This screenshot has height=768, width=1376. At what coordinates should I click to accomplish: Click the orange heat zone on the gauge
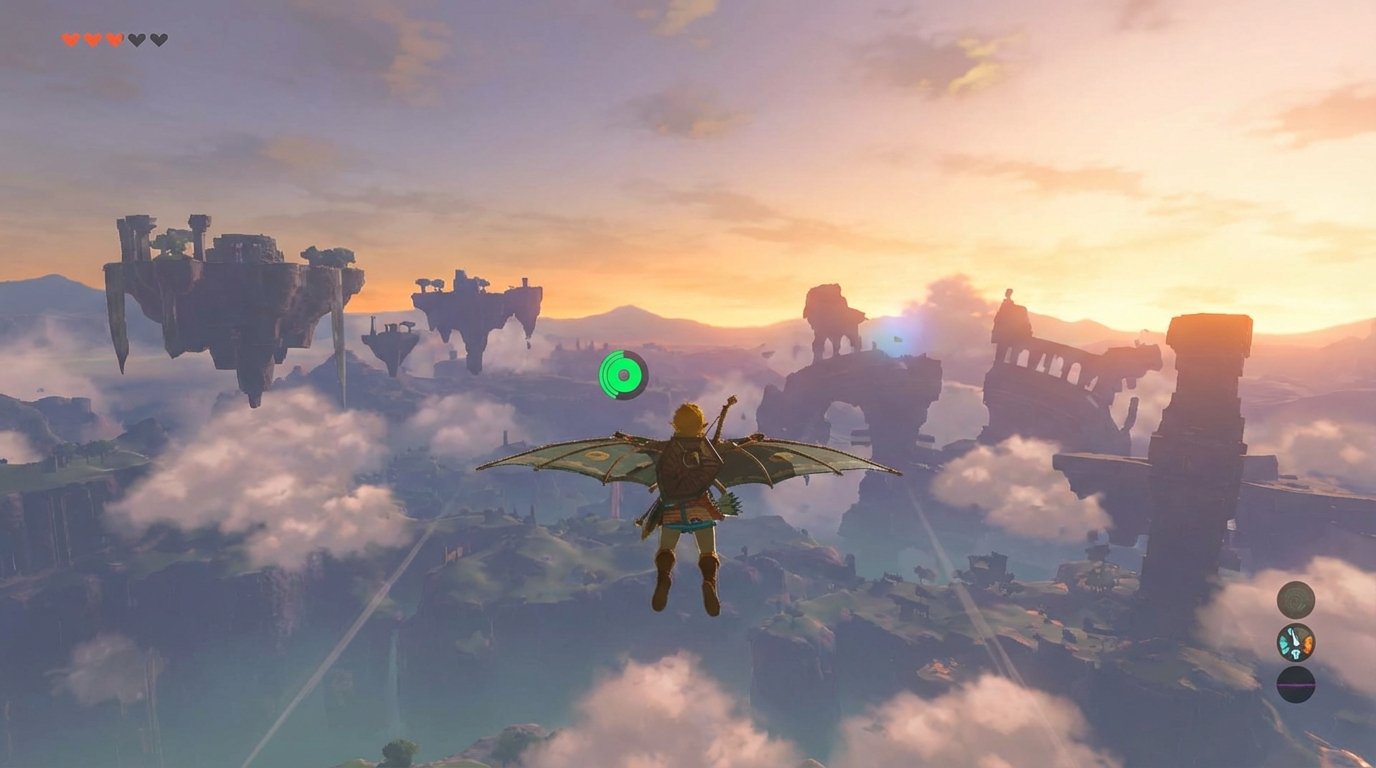[1308, 644]
